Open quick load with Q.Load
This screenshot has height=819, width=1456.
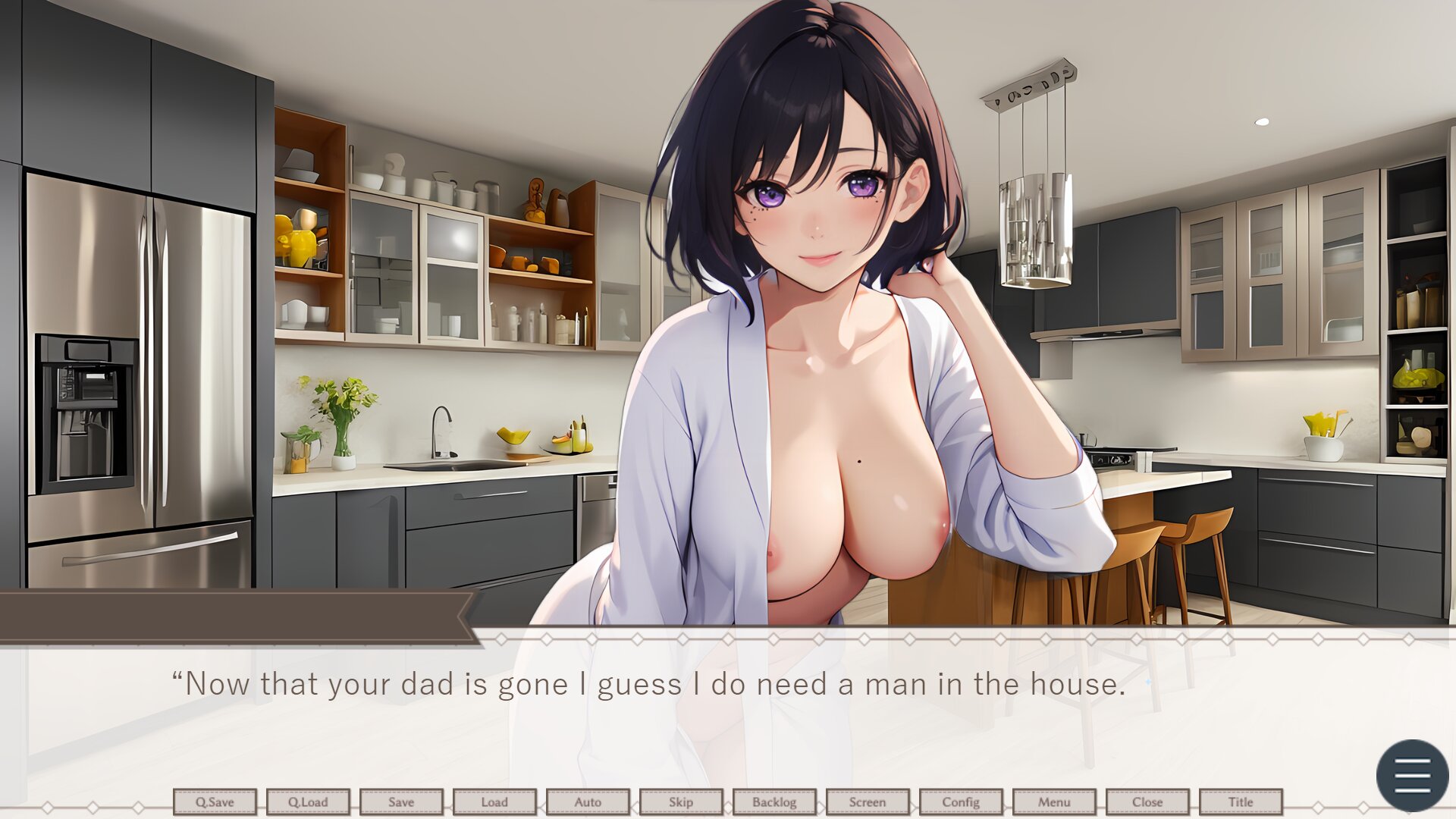pos(308,802)
